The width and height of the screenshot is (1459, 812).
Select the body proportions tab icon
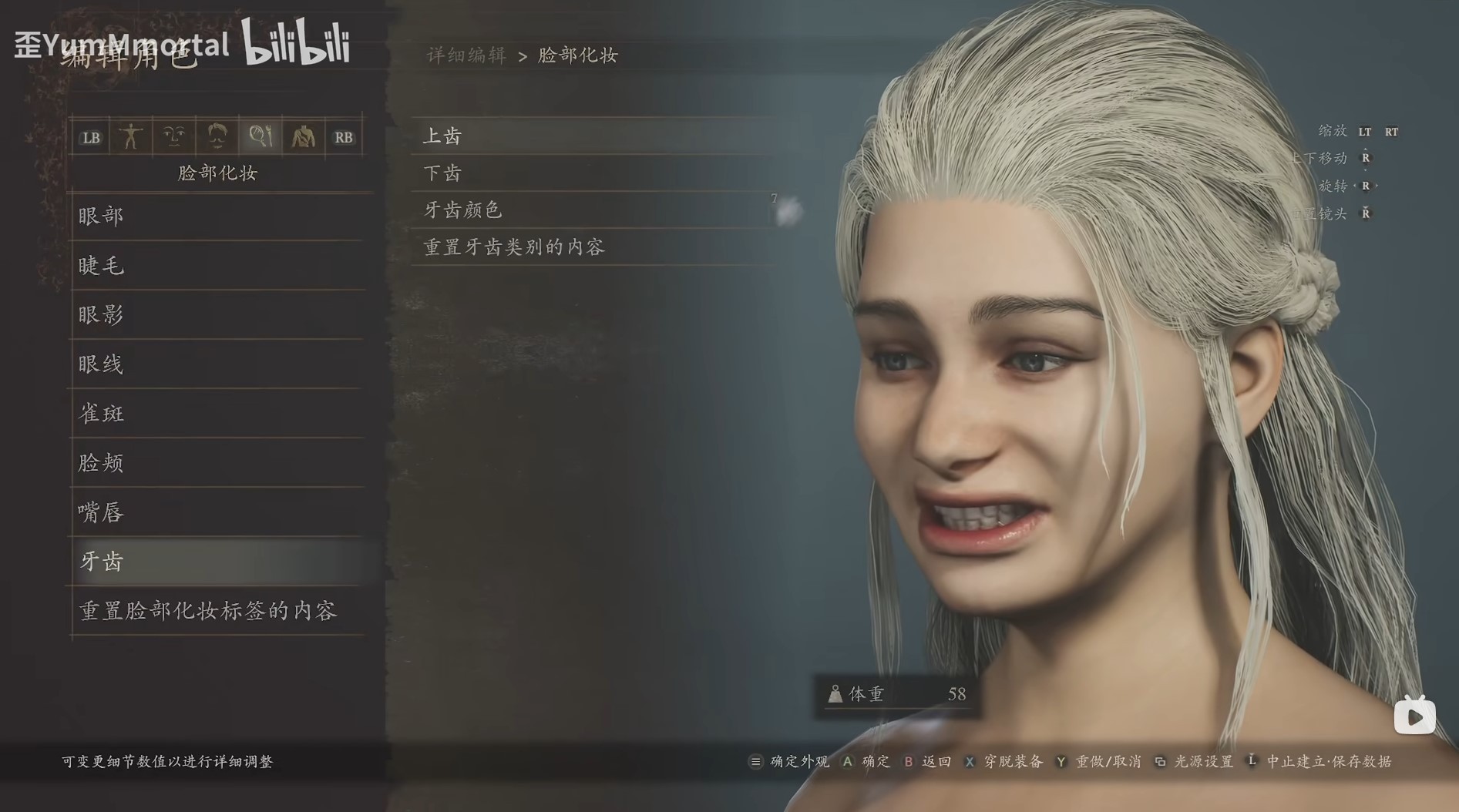click(x=131, y=136)
